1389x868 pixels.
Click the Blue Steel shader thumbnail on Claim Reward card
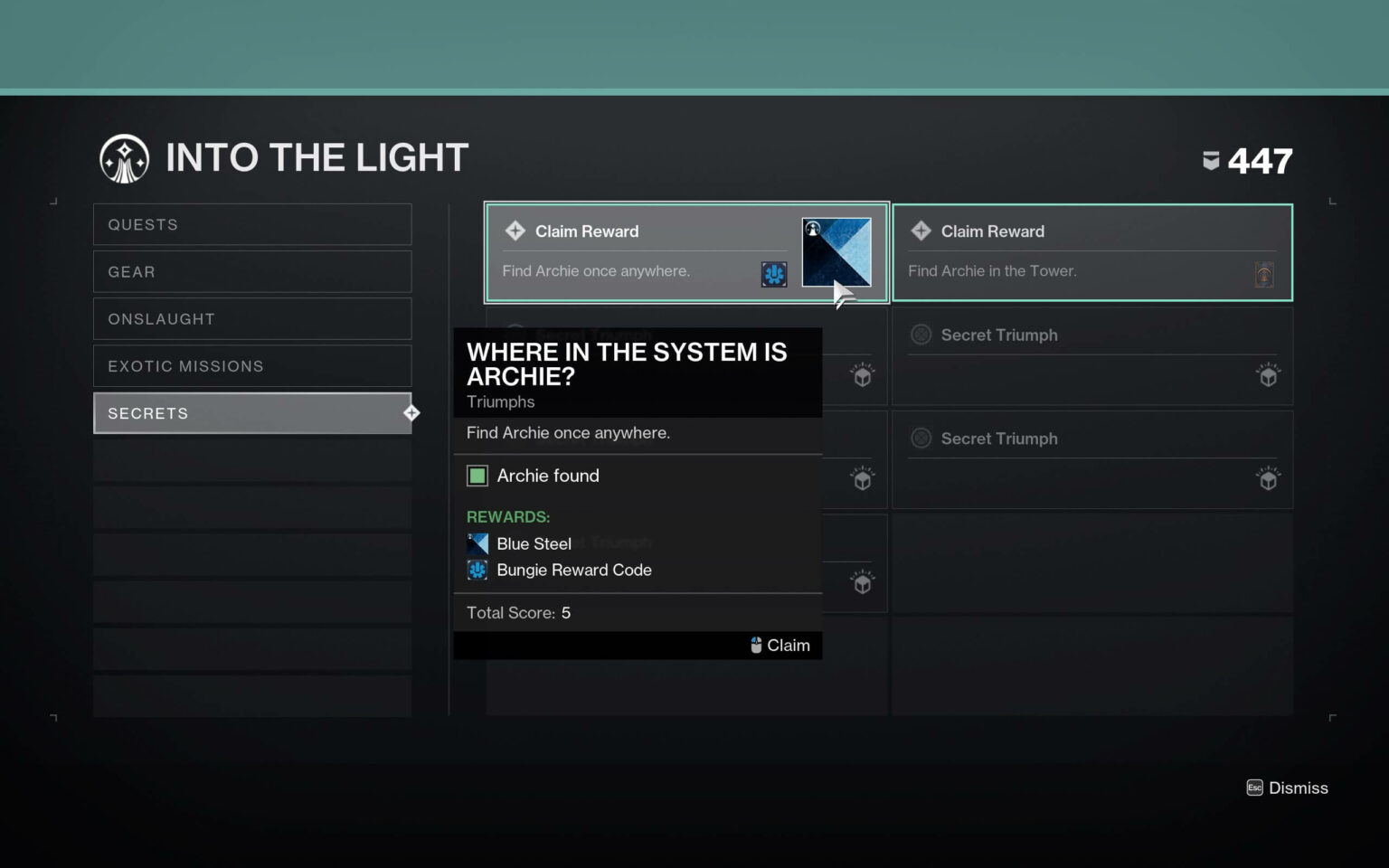point(836,251)
